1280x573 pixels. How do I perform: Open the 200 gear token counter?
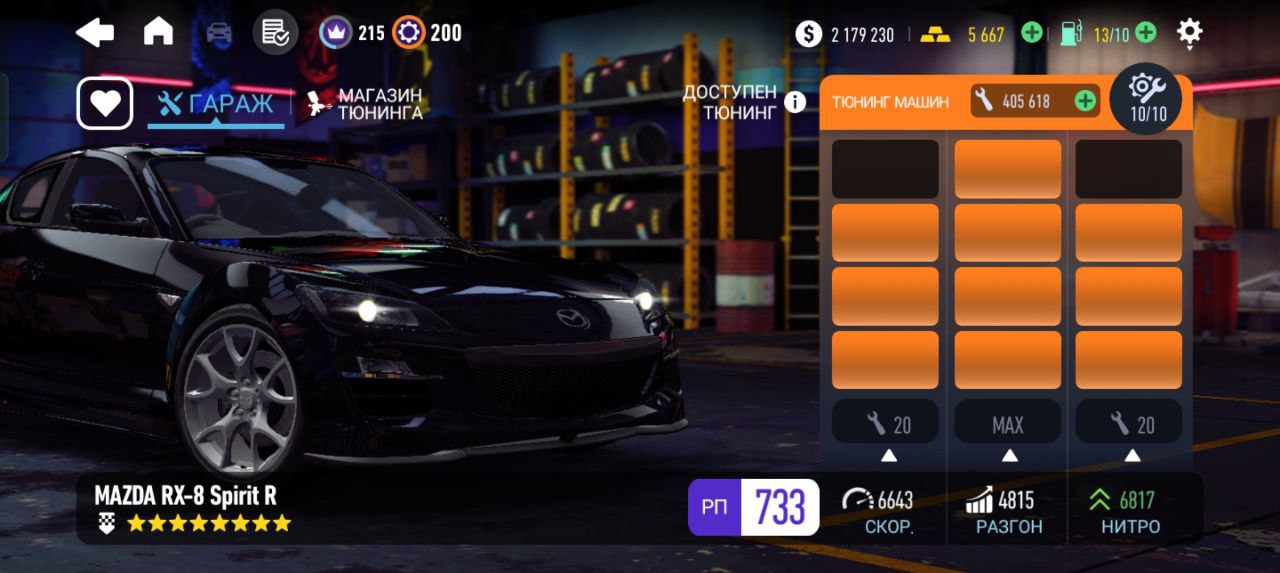[427, 33]
